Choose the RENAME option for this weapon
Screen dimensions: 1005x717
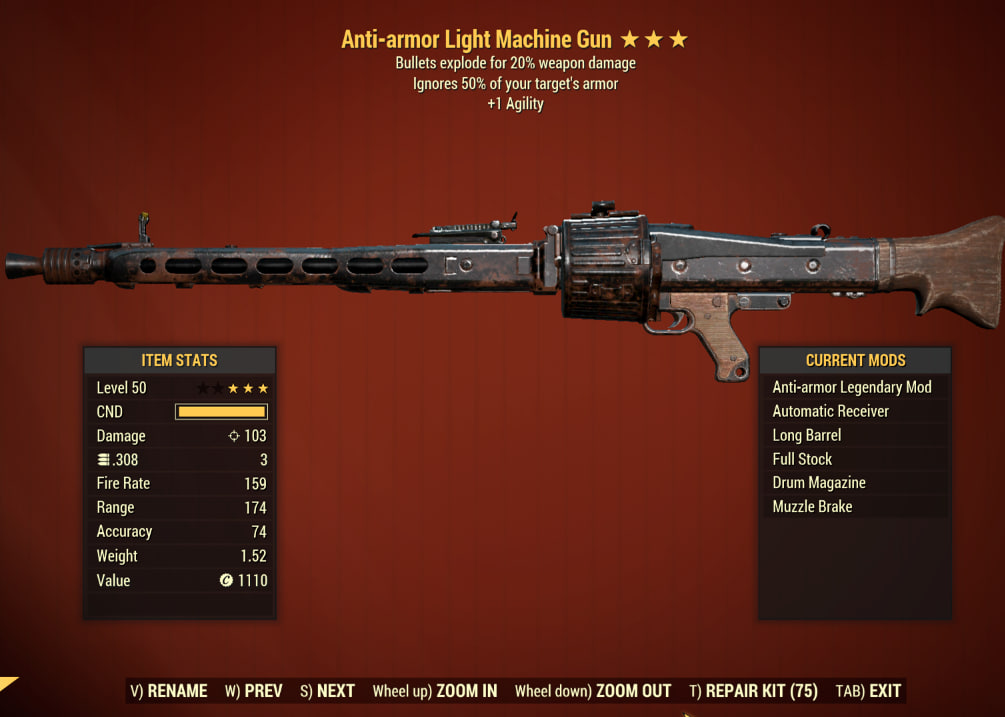coord(168,691)
